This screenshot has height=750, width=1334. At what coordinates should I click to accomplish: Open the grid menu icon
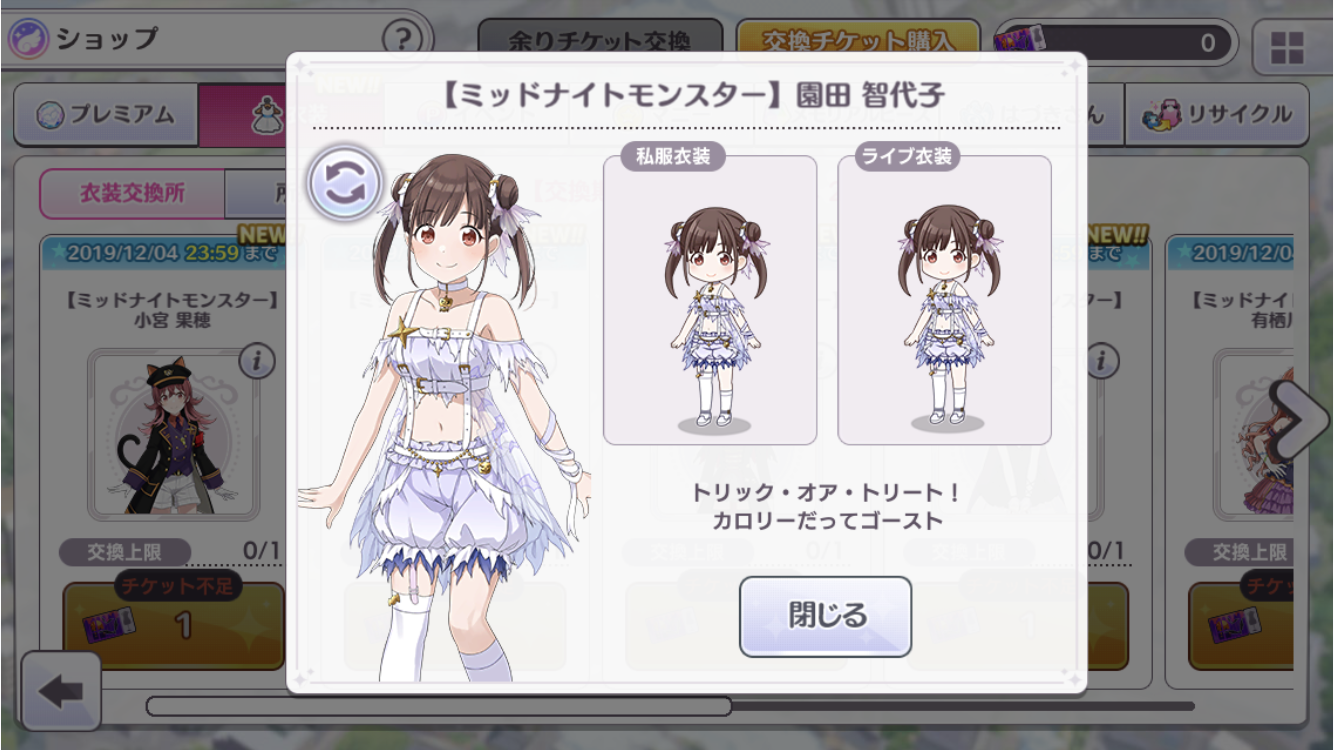[x=1286, y=46]
